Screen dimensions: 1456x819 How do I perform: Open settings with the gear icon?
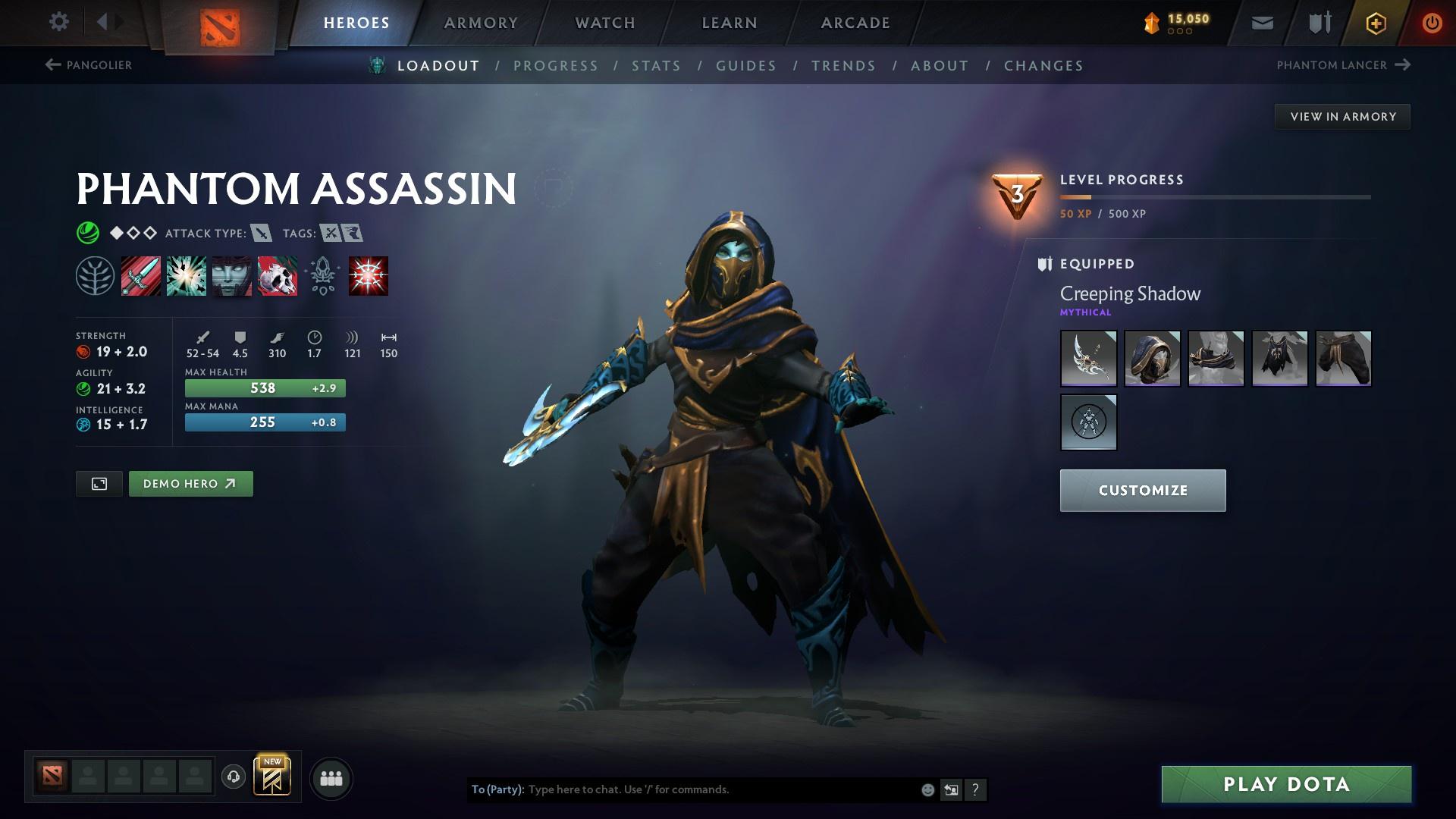58,22
